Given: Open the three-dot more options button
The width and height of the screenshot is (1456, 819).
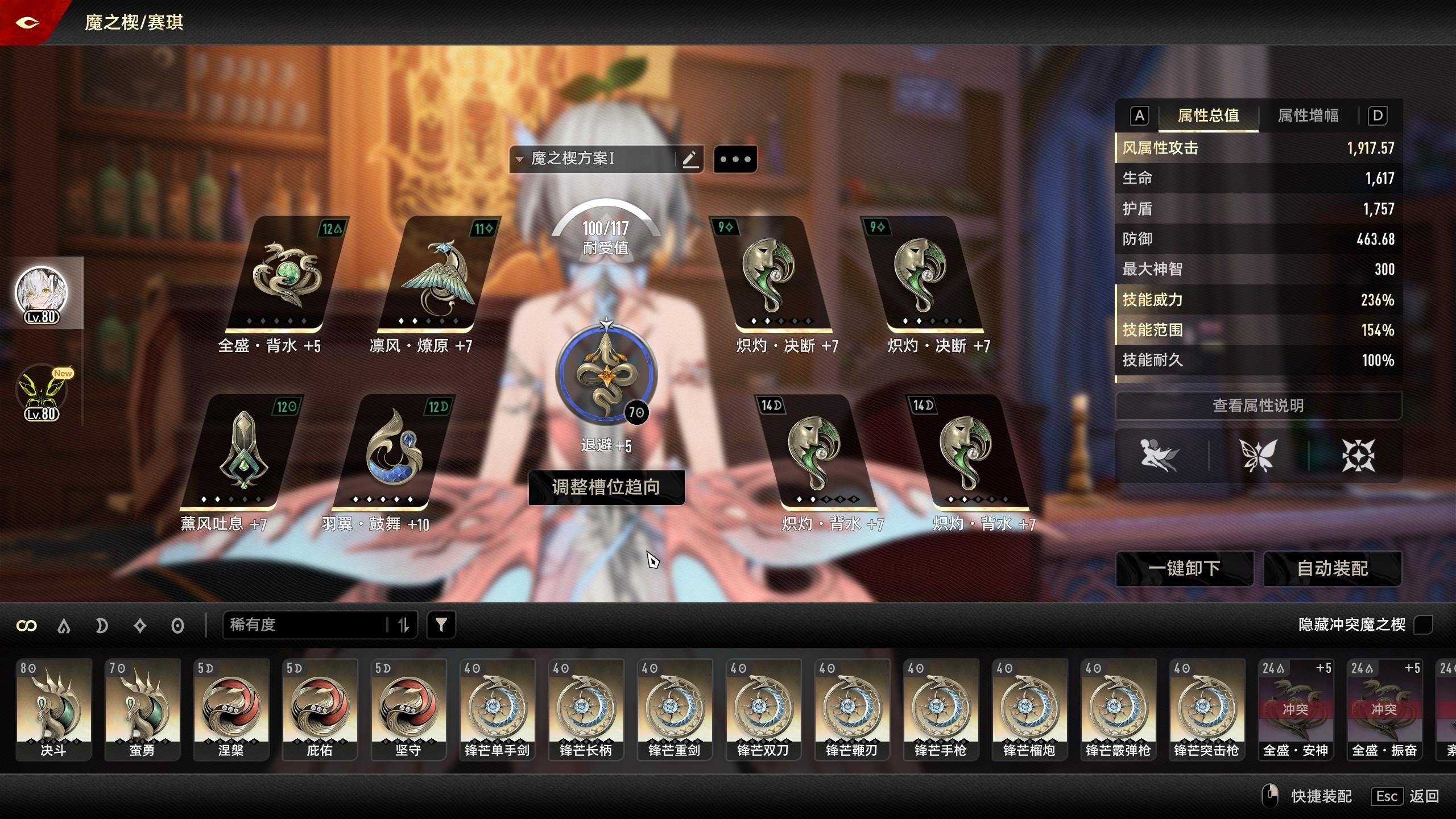Looking at the screenshot, I should [x=735, y=159].
